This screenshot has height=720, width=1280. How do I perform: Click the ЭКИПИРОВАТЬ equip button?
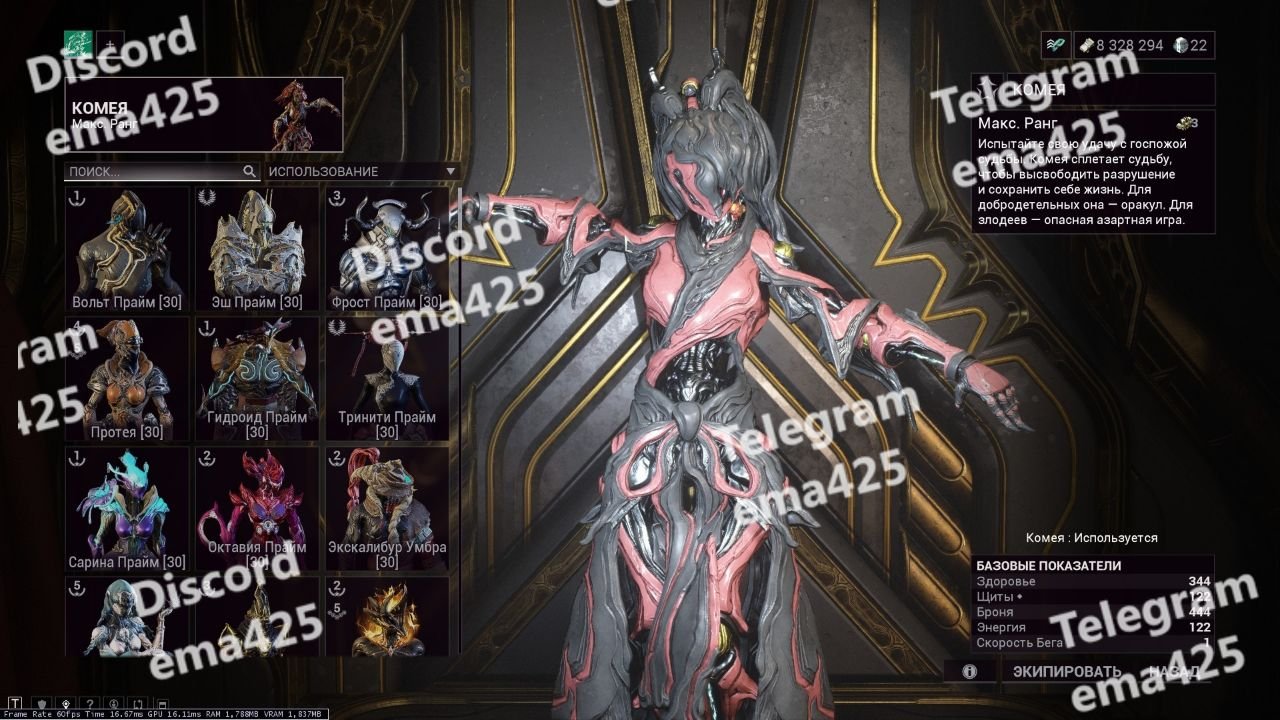(1067, 672)
